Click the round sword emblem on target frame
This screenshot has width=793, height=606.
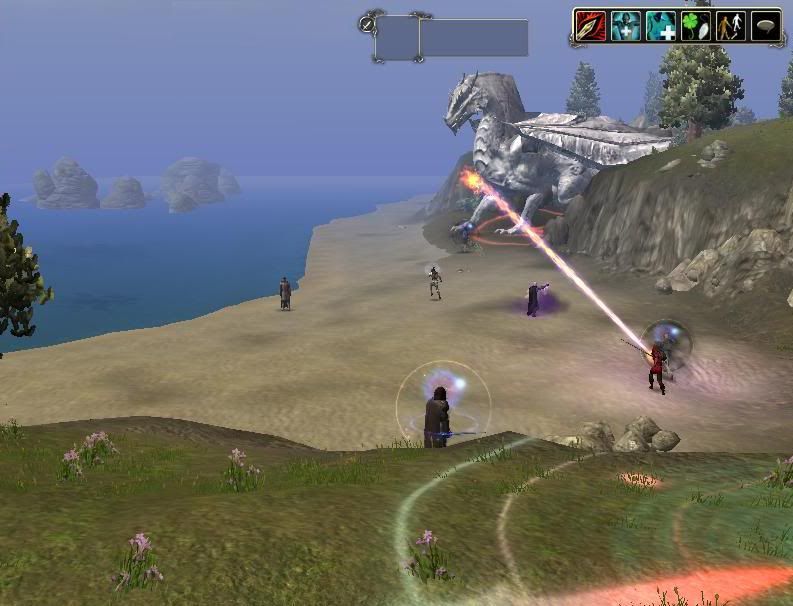367,23
